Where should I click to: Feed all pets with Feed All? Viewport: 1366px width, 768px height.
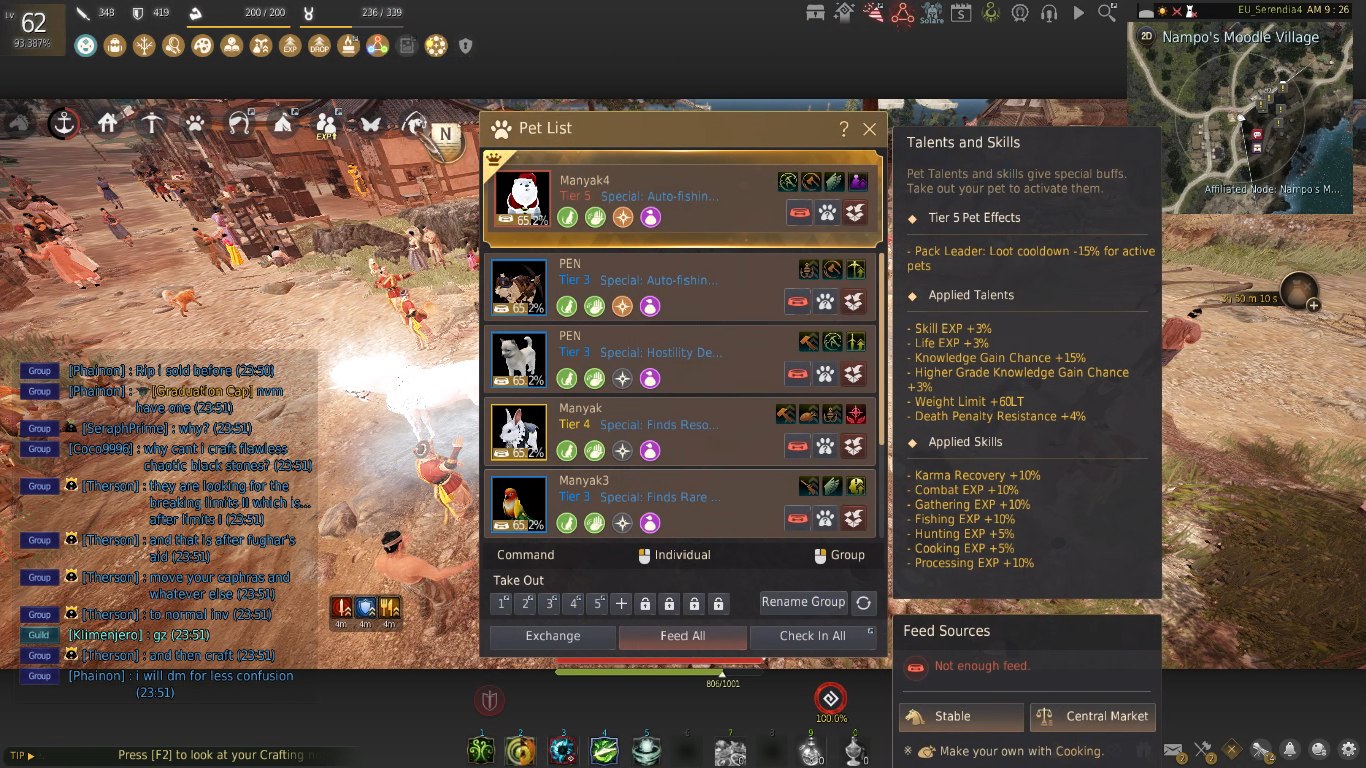point(683,636)
